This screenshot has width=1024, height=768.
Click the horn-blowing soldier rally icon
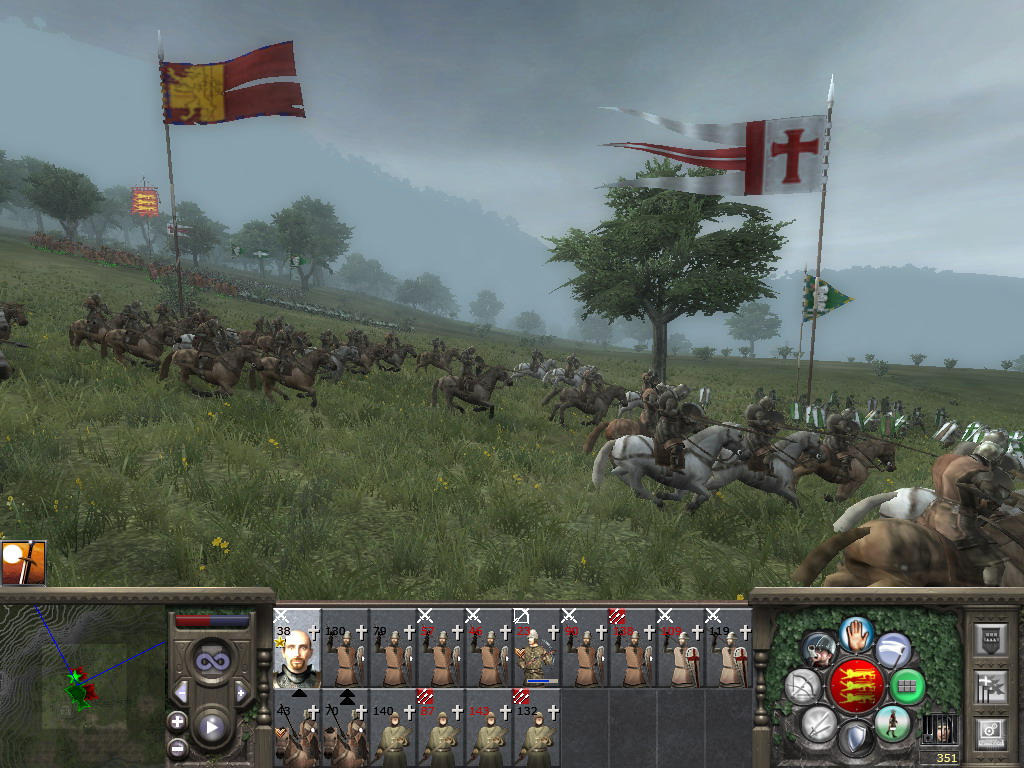(819, 650)
